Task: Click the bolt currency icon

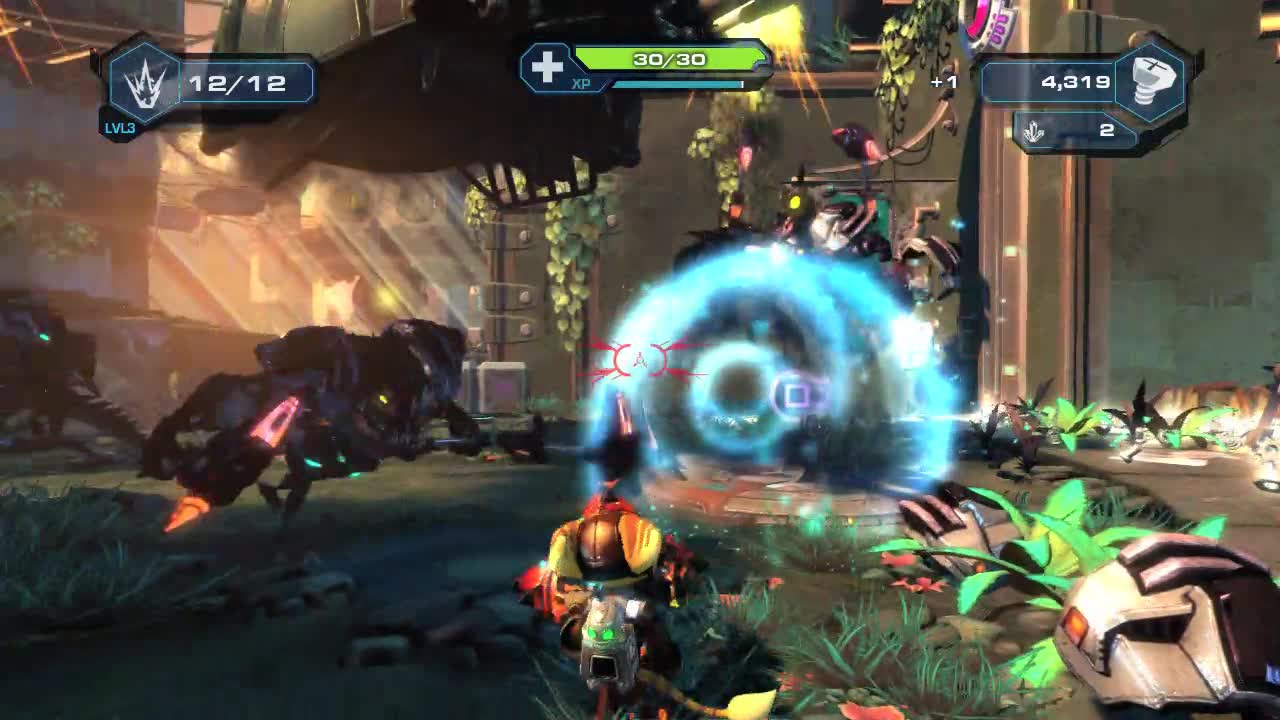Action: tap(1150, 82)
